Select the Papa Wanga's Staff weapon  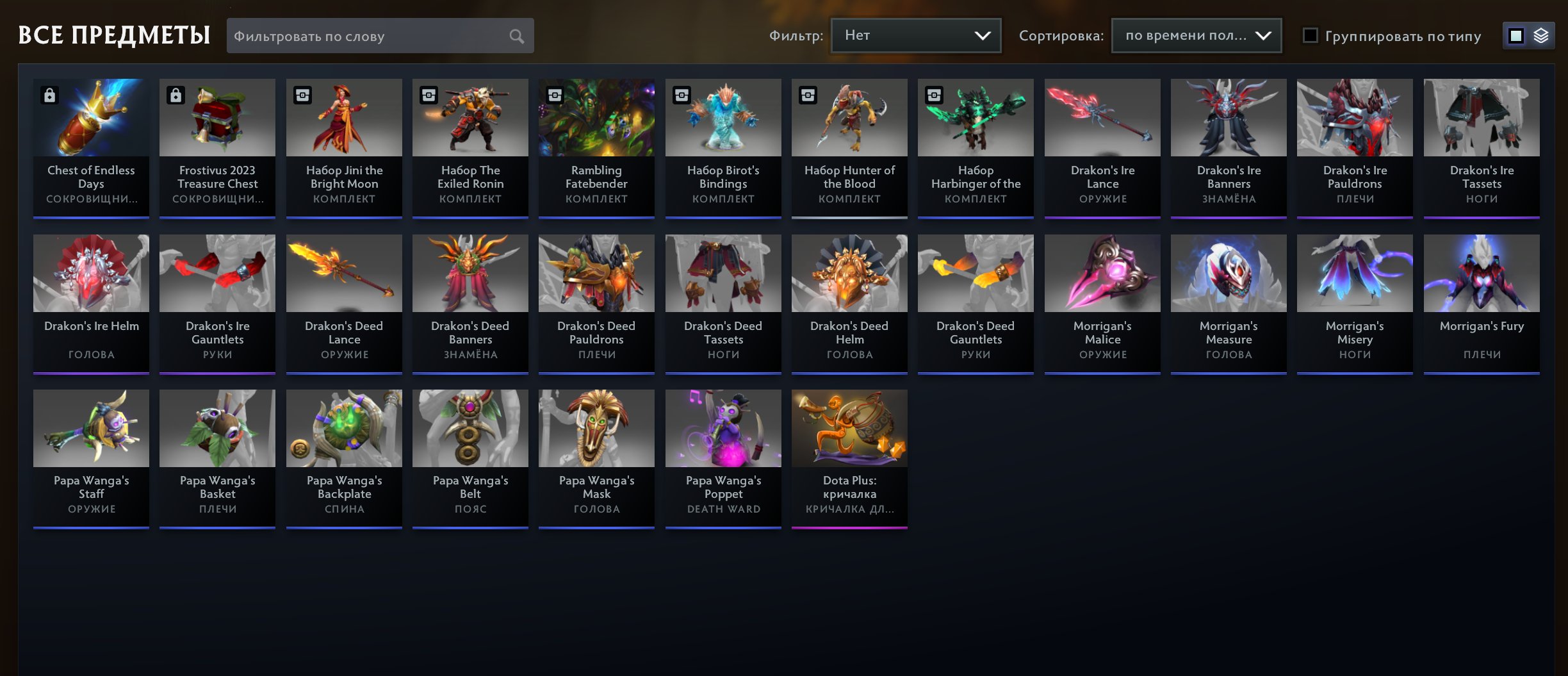(91, 458)
